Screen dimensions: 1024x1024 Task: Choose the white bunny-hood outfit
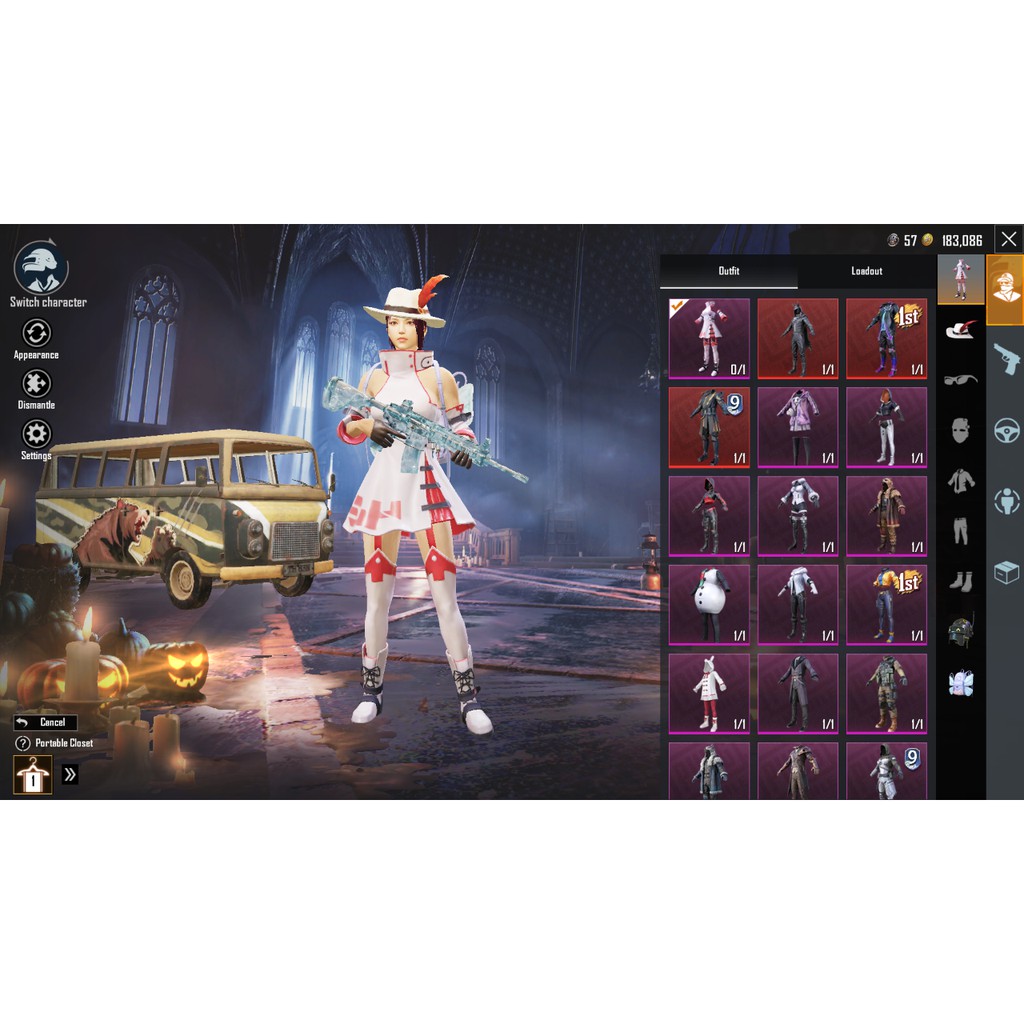709,693
